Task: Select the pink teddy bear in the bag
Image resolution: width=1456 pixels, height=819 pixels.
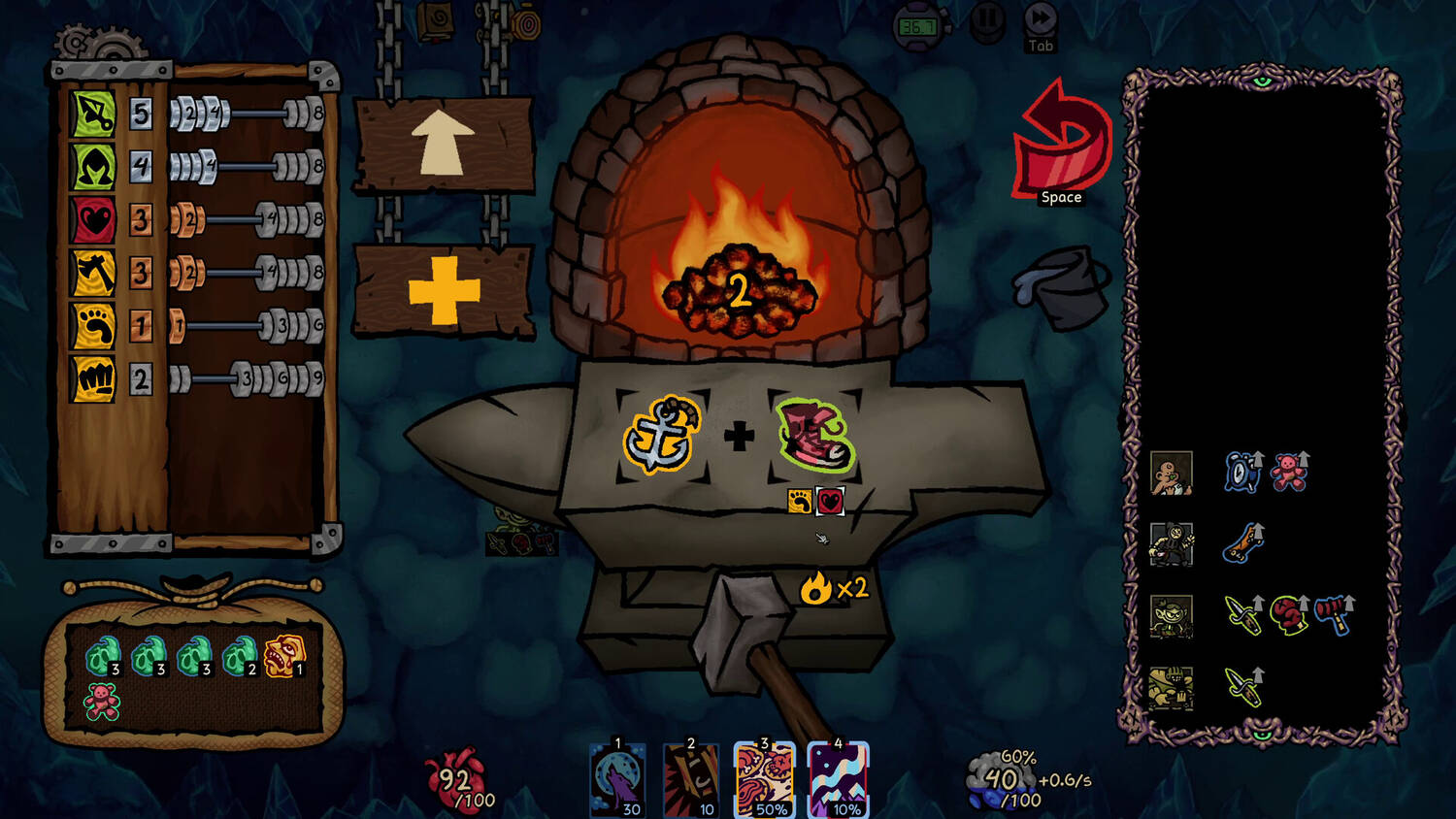Action: point(101,701)
